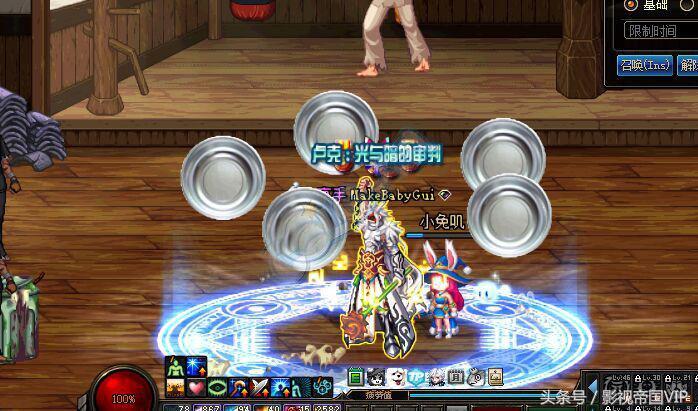This screenshot has height=411, width=698.
Task: Open the green E menu icon
Action: 356,377
